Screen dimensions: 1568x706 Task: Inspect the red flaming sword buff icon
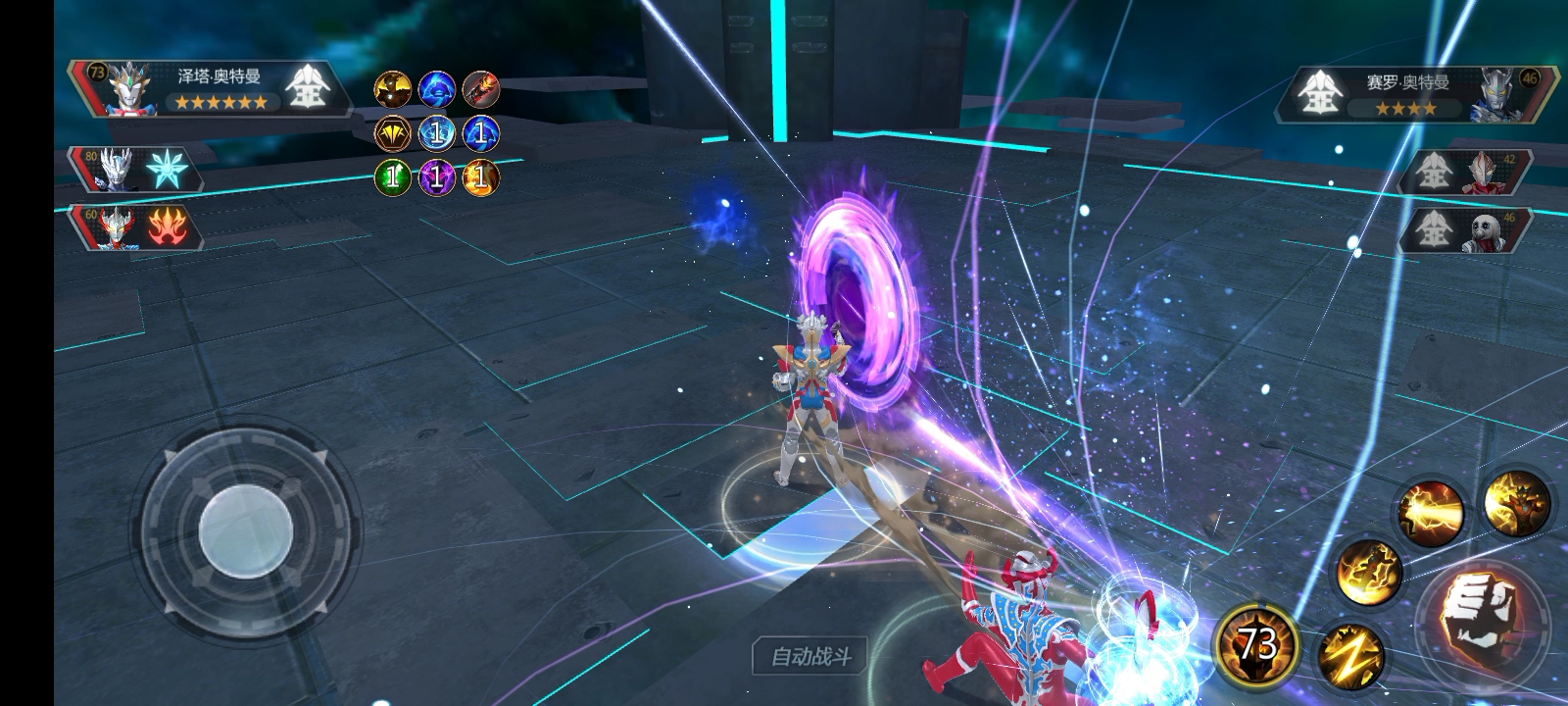(x=480, y=89)
